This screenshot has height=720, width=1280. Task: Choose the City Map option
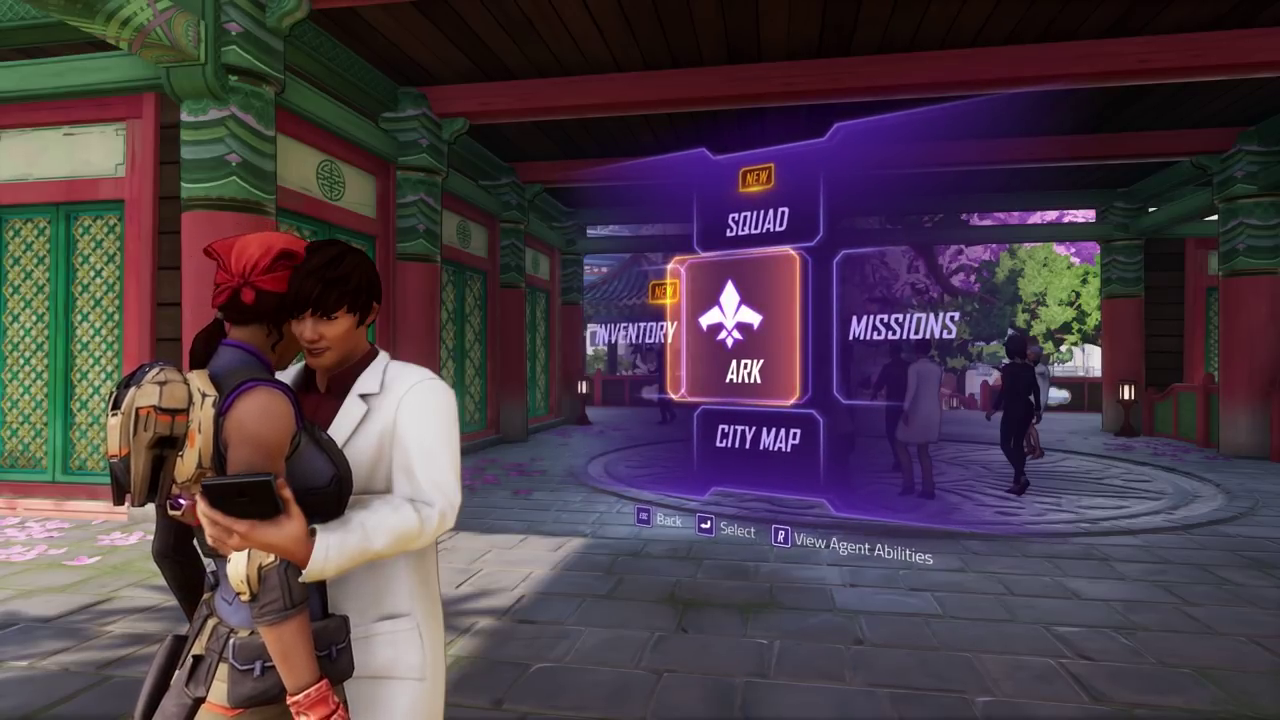pyautogui.click(x=757, y=438)
